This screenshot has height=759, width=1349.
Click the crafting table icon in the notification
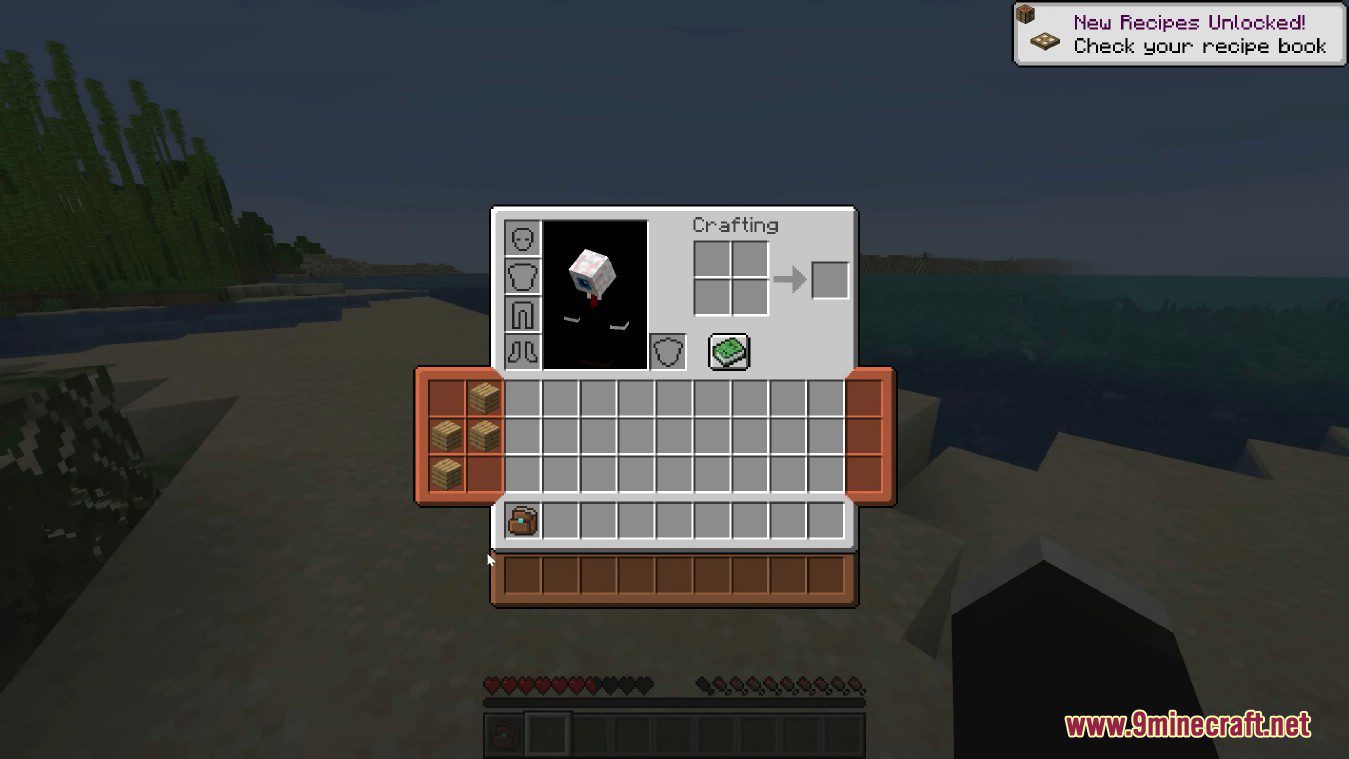(x=1027, y=13)
